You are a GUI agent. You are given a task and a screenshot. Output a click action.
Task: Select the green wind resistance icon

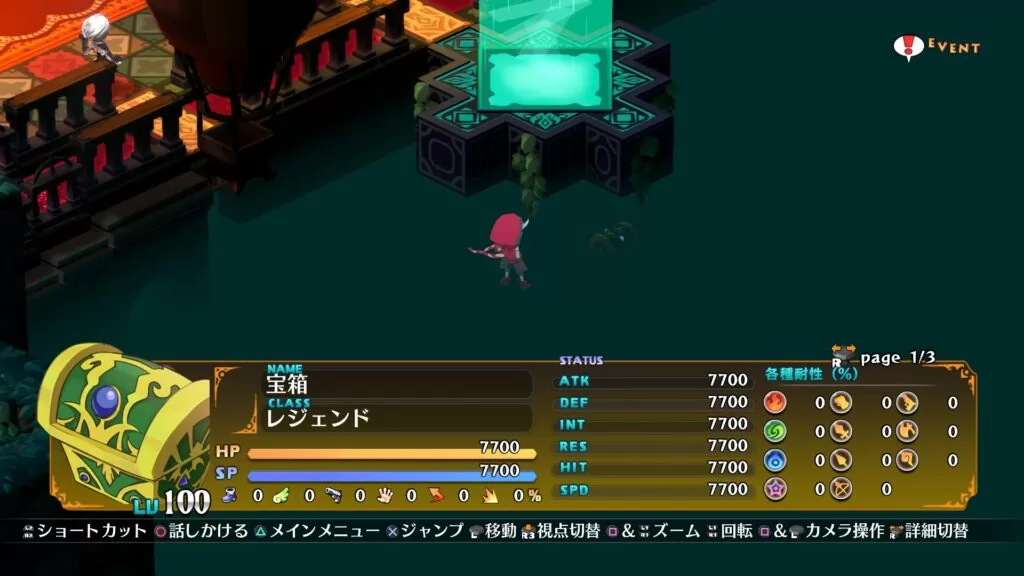coord(775,431)
